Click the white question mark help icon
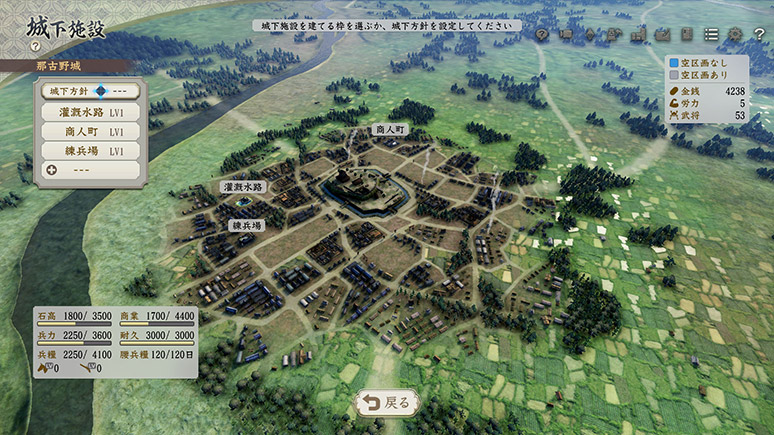Image resolution: width=774 pixels, height=435 pixels. click(758, 34)
